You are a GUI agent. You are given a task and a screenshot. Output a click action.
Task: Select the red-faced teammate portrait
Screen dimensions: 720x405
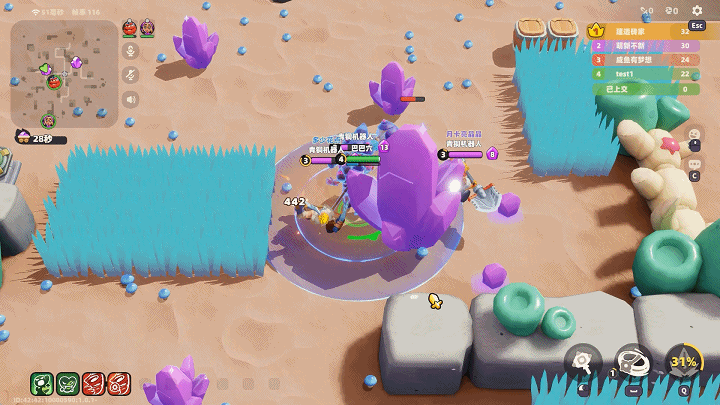[x=130, y=27]
